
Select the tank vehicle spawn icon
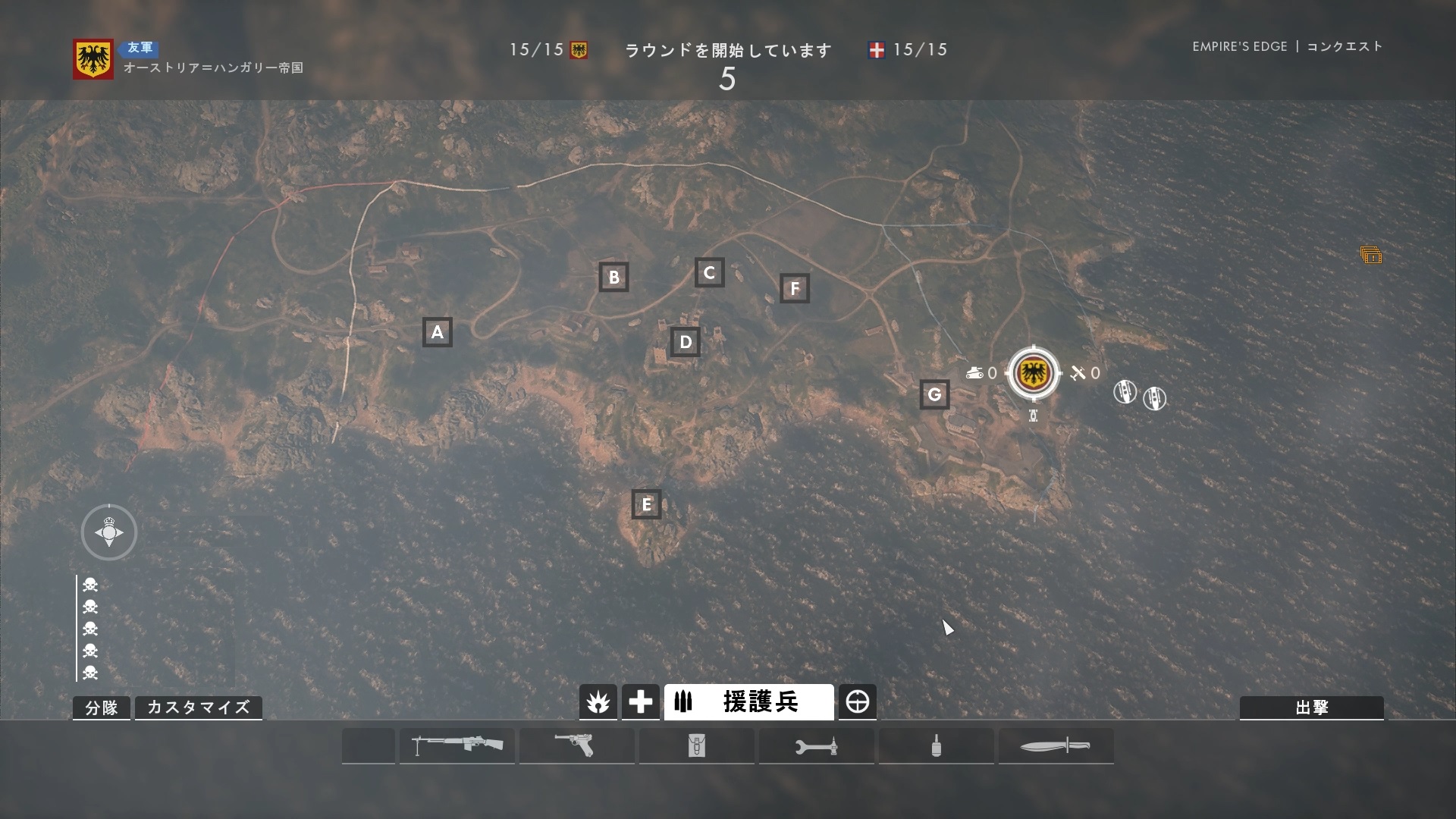pos(975,372)
